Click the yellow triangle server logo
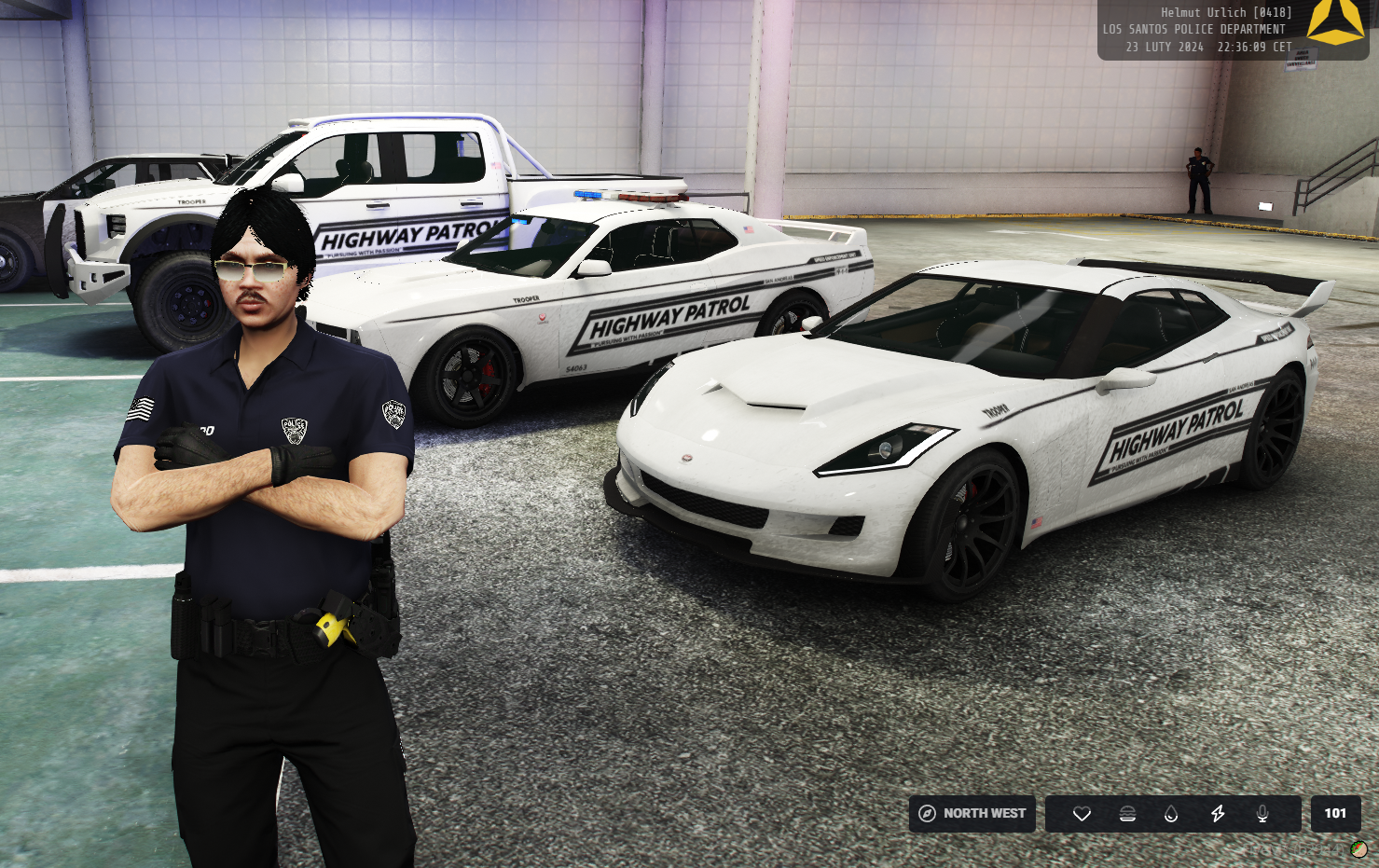 pyautogui.click(x=1335, y=22)
